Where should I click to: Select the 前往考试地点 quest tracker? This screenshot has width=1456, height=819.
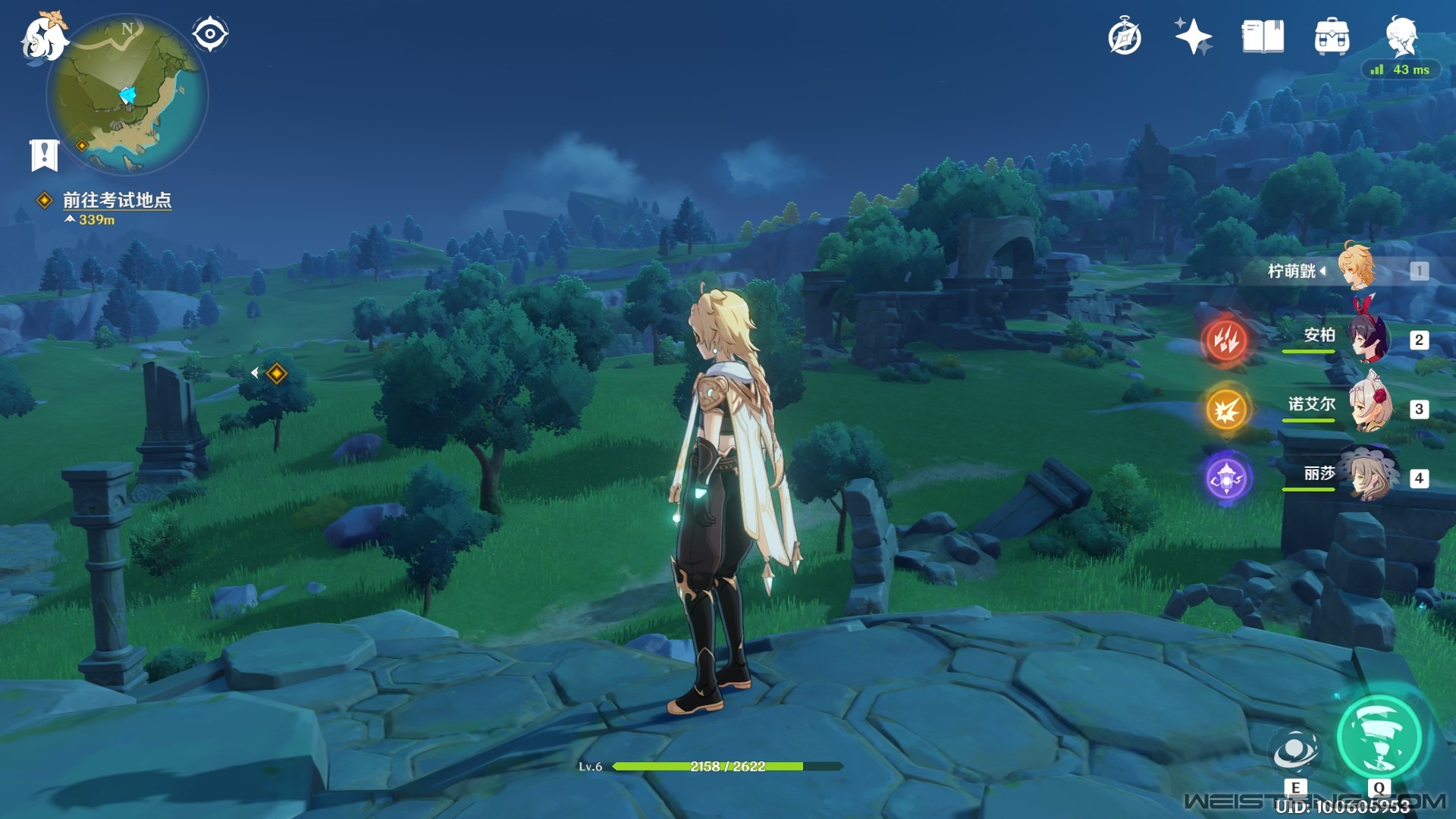coord(117,200)
